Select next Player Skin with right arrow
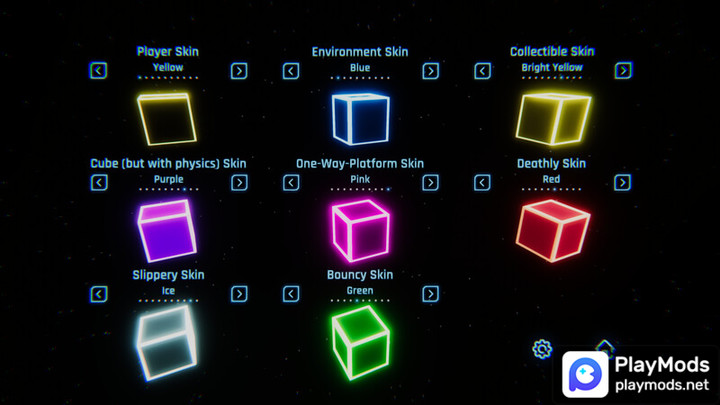This screenshot has width=720, height=405. click(239, 71)
